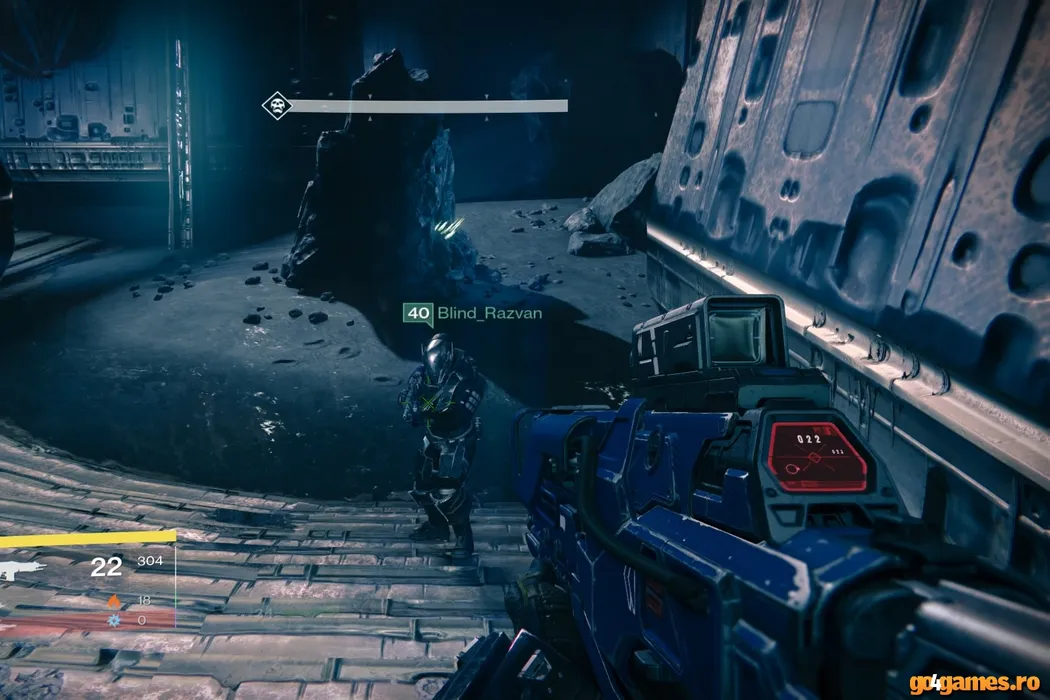Image resolution: width=1050 pixels, height=700 pixels.
Task: Select the orange solar flame ammo icon
Action: click(113, 601)
